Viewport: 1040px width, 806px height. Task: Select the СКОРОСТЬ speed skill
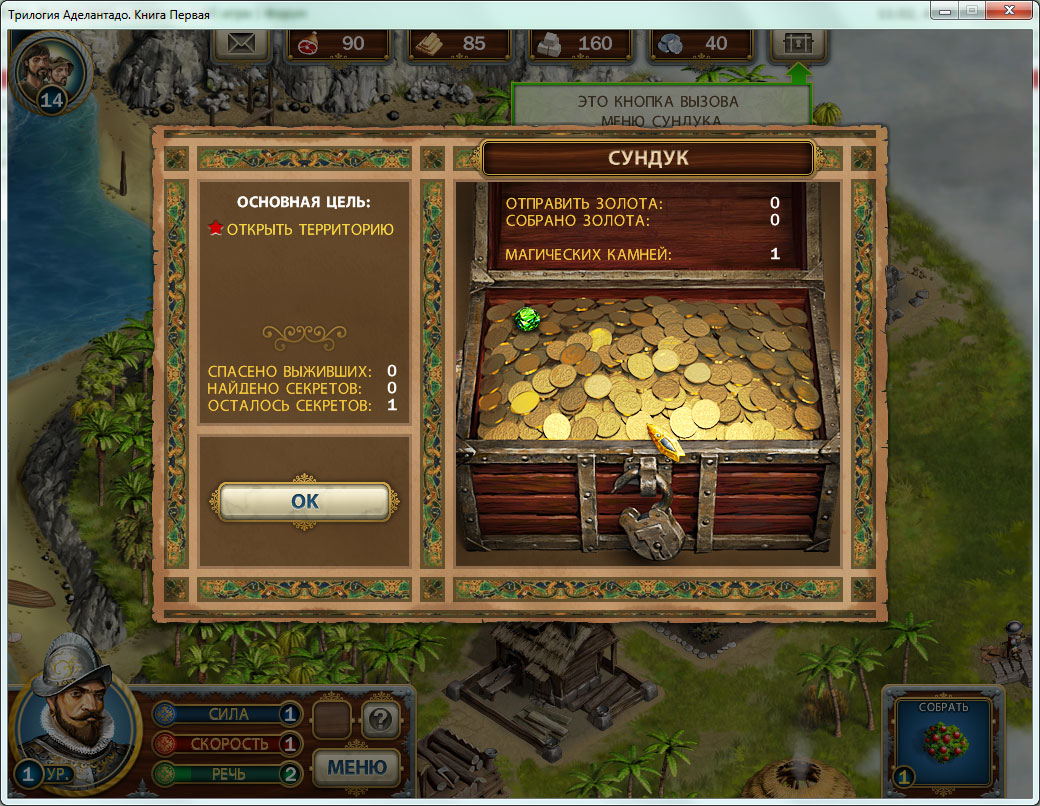tap(228, 744)
